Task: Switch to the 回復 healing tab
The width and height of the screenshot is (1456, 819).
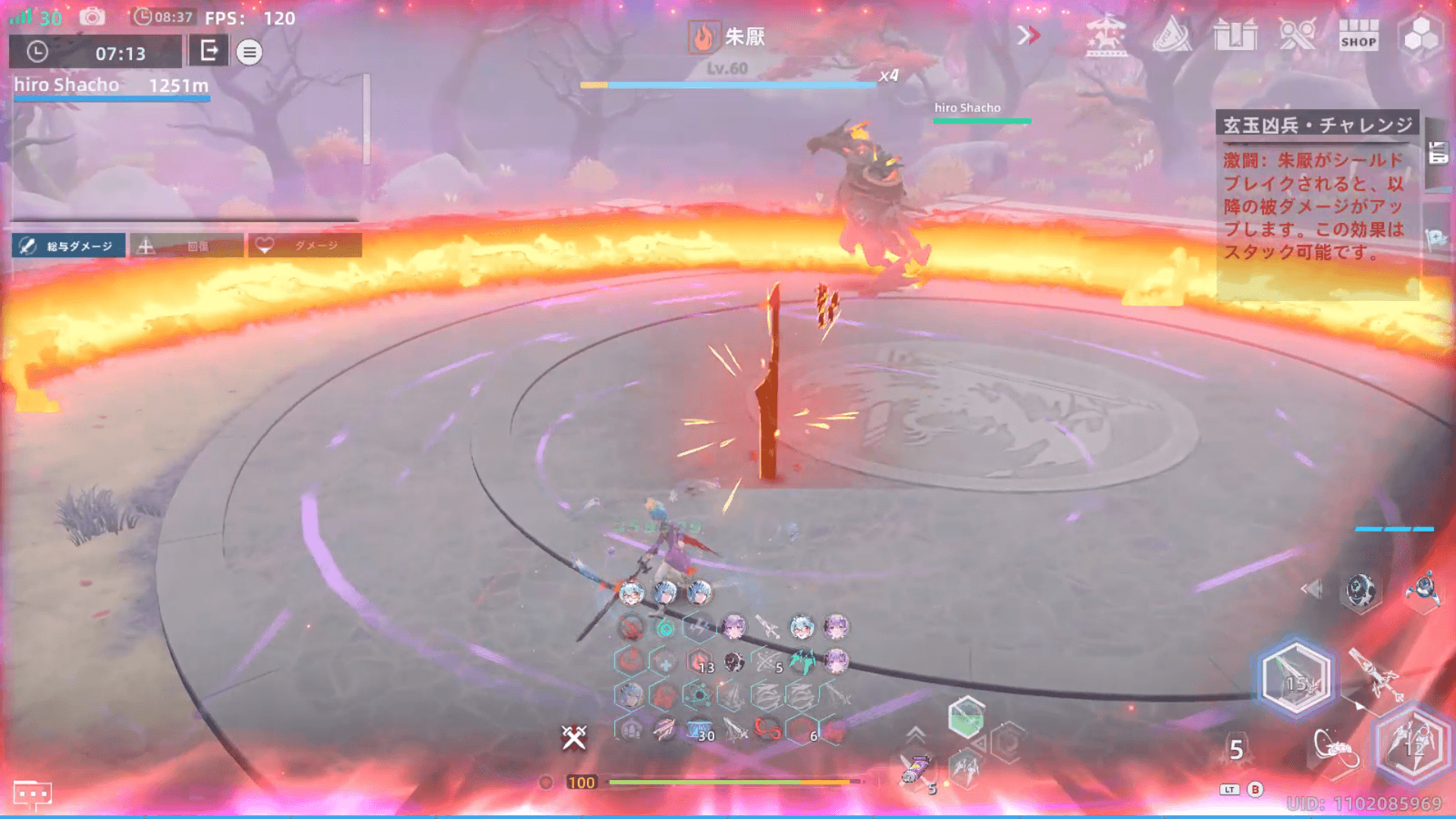Action: (x=187, y=246)
